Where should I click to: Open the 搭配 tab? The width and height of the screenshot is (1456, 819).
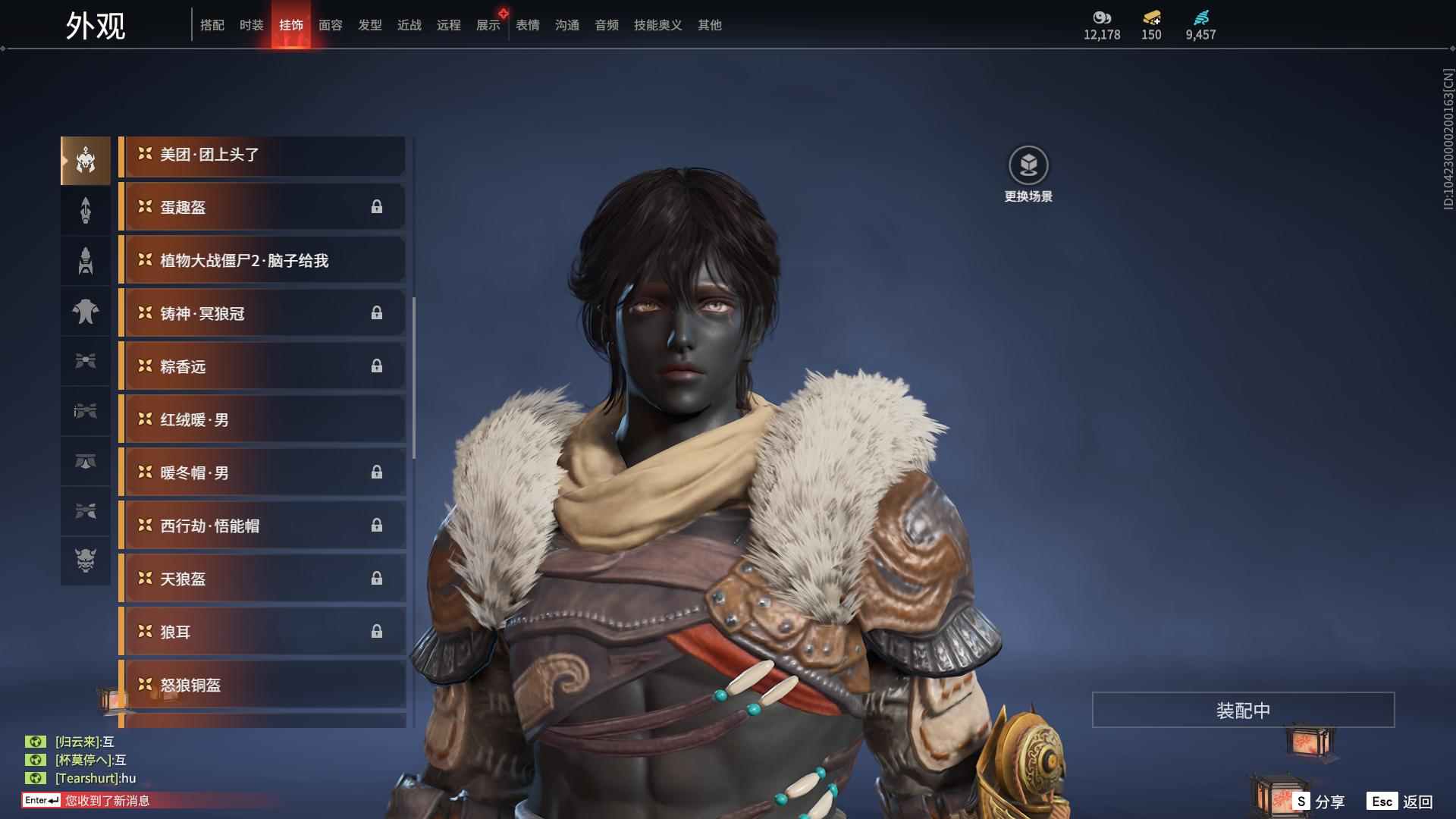[212, 25]
